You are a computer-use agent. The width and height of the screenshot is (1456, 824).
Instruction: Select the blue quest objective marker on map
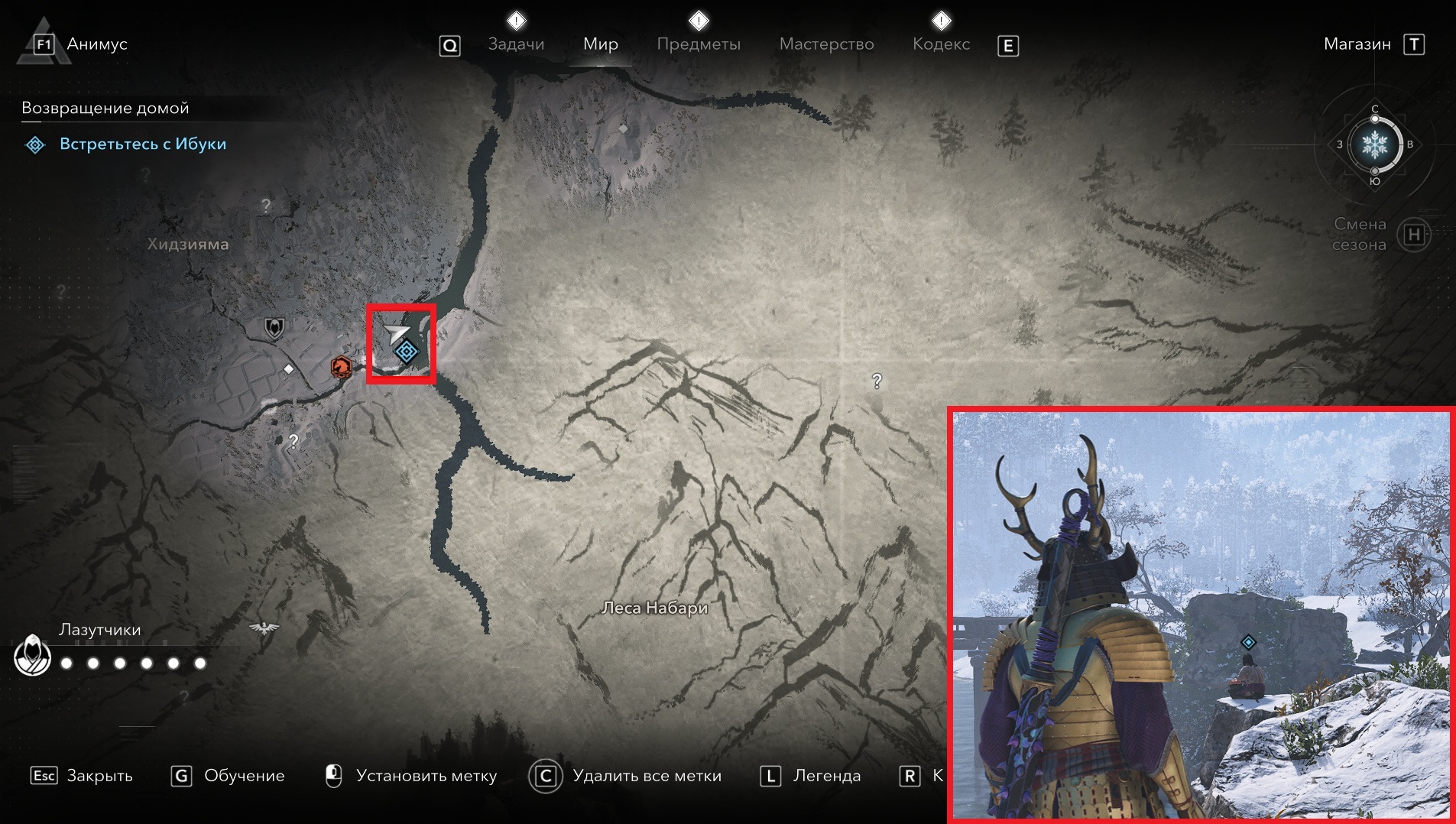[x=407, y=352]
